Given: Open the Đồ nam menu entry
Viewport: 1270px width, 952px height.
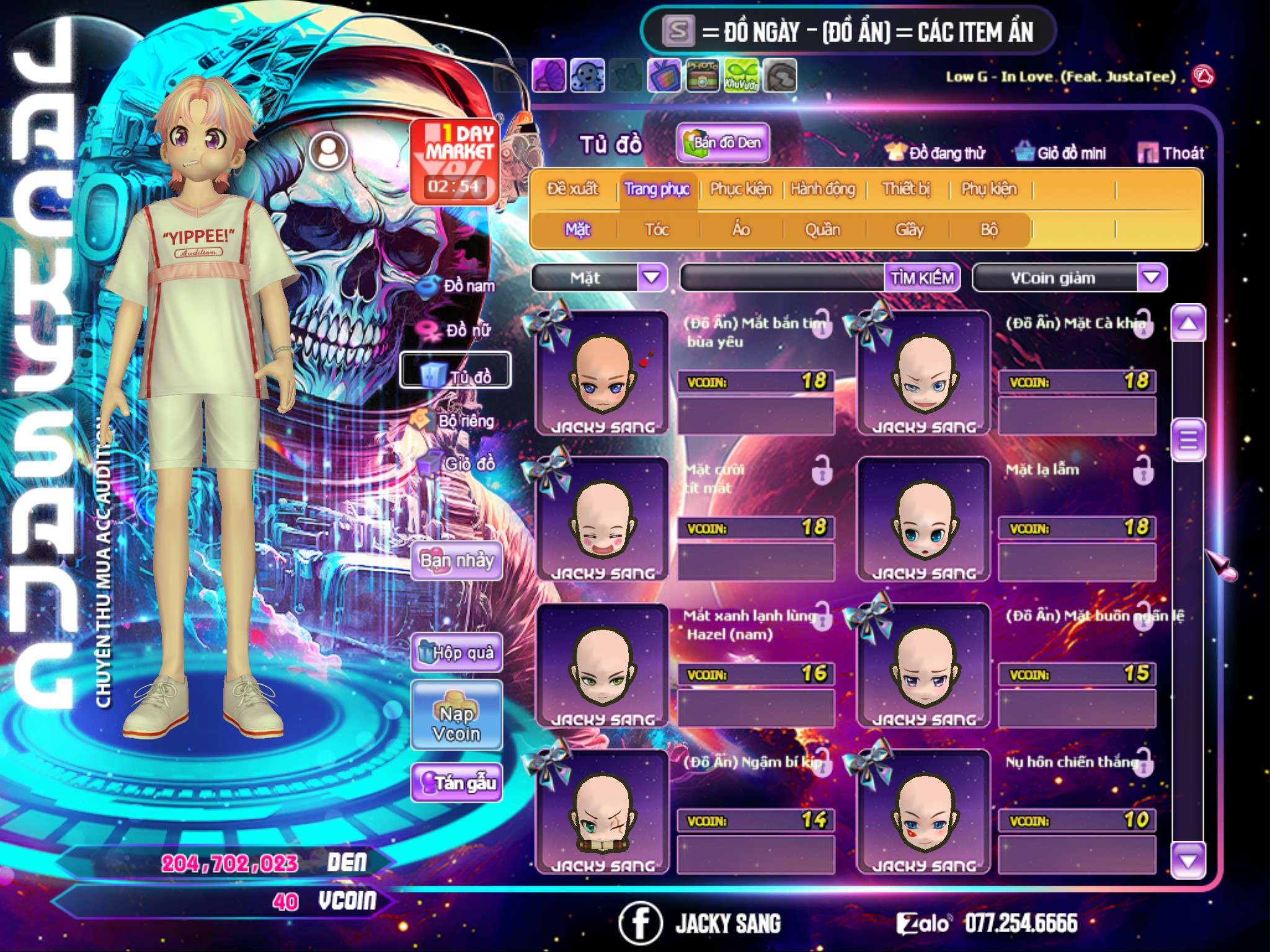Looking at the screenshot, I should (x=458, y=286).
